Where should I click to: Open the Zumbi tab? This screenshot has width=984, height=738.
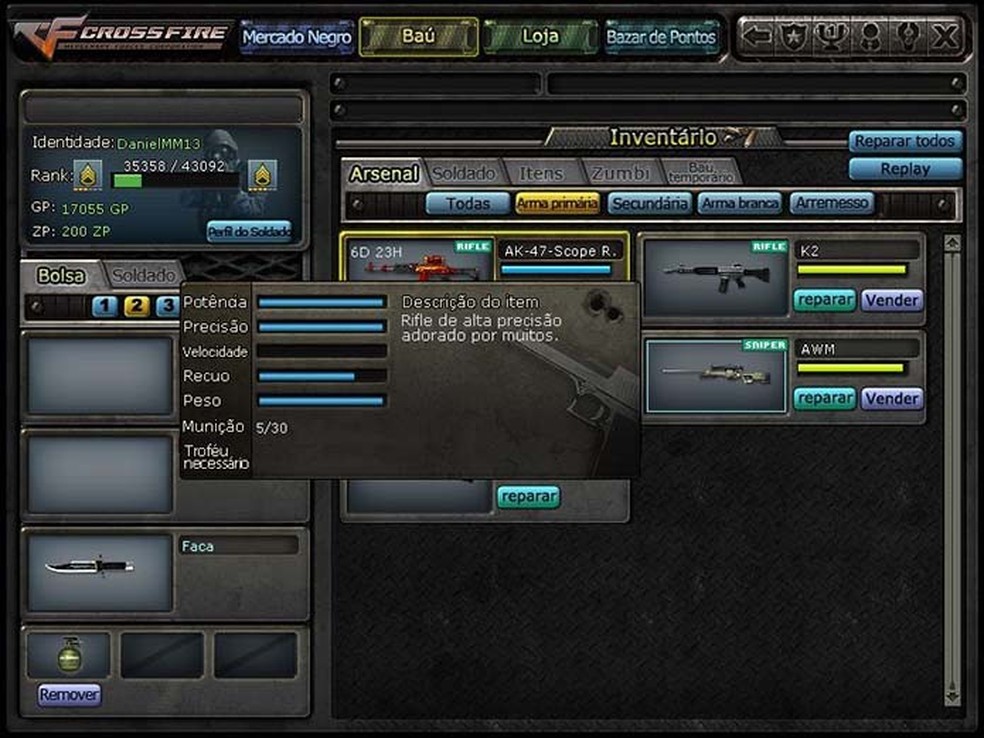(620, 173)
